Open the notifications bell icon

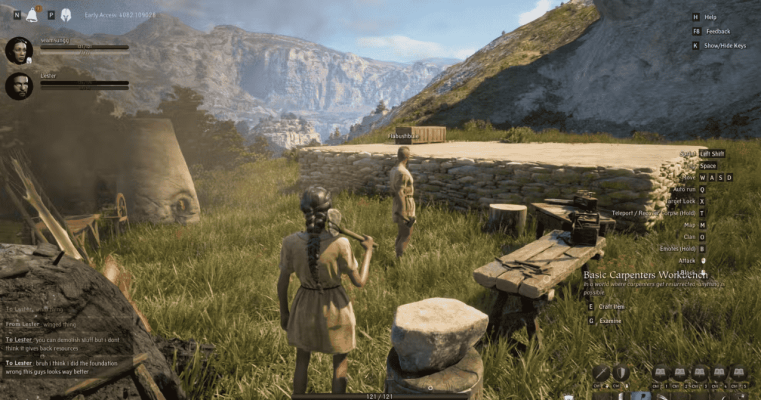[x=32, y=15]
